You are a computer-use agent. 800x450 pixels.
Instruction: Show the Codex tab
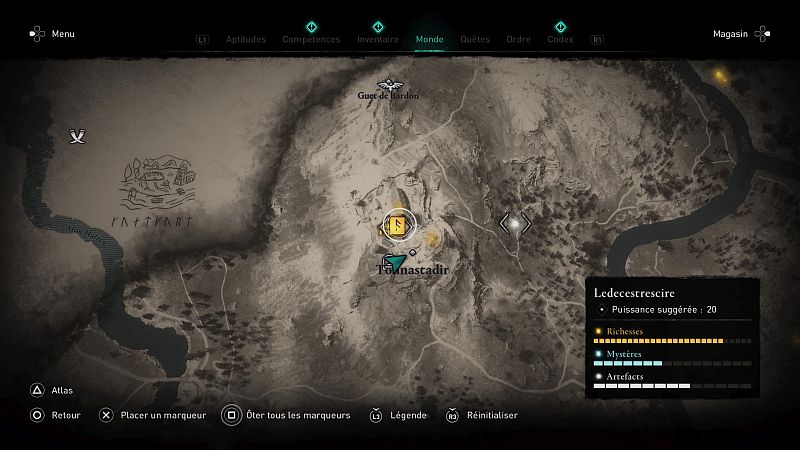[560, 40]
